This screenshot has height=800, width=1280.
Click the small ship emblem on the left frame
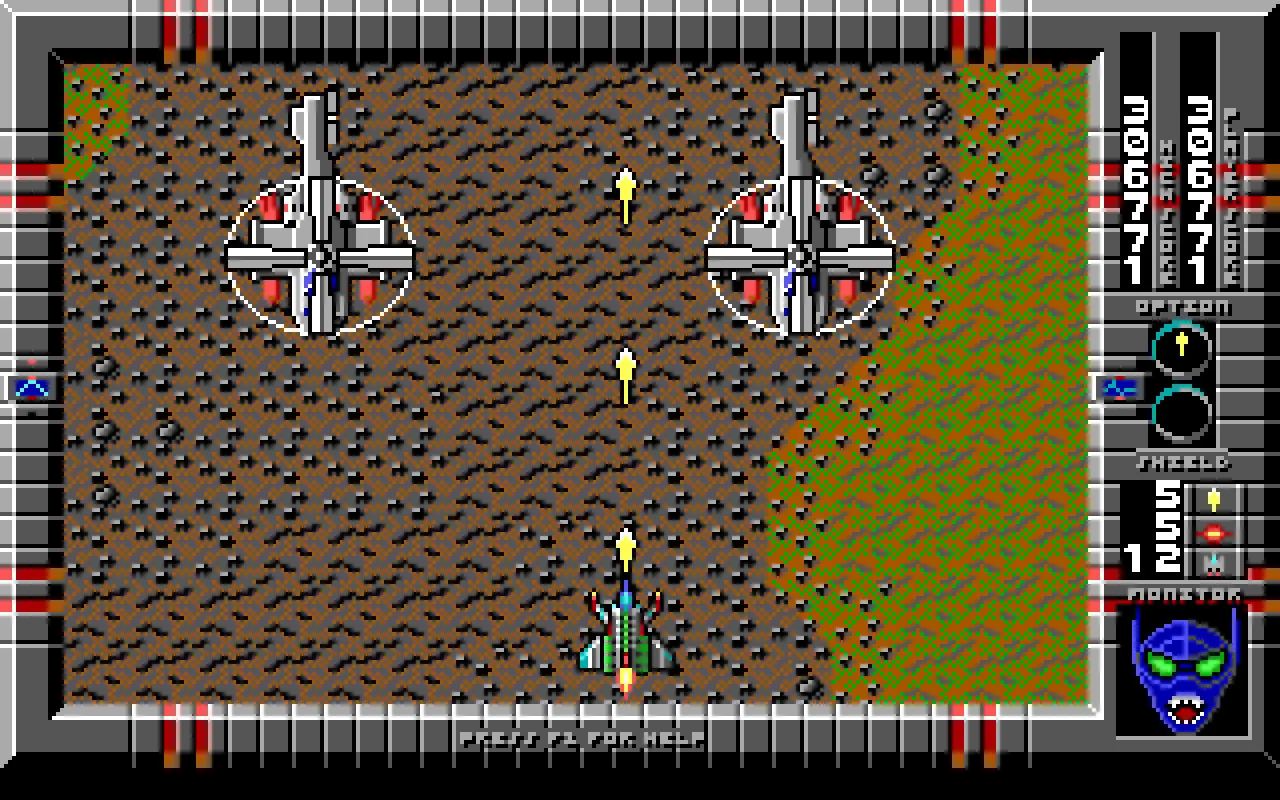(x=31, y=388)
